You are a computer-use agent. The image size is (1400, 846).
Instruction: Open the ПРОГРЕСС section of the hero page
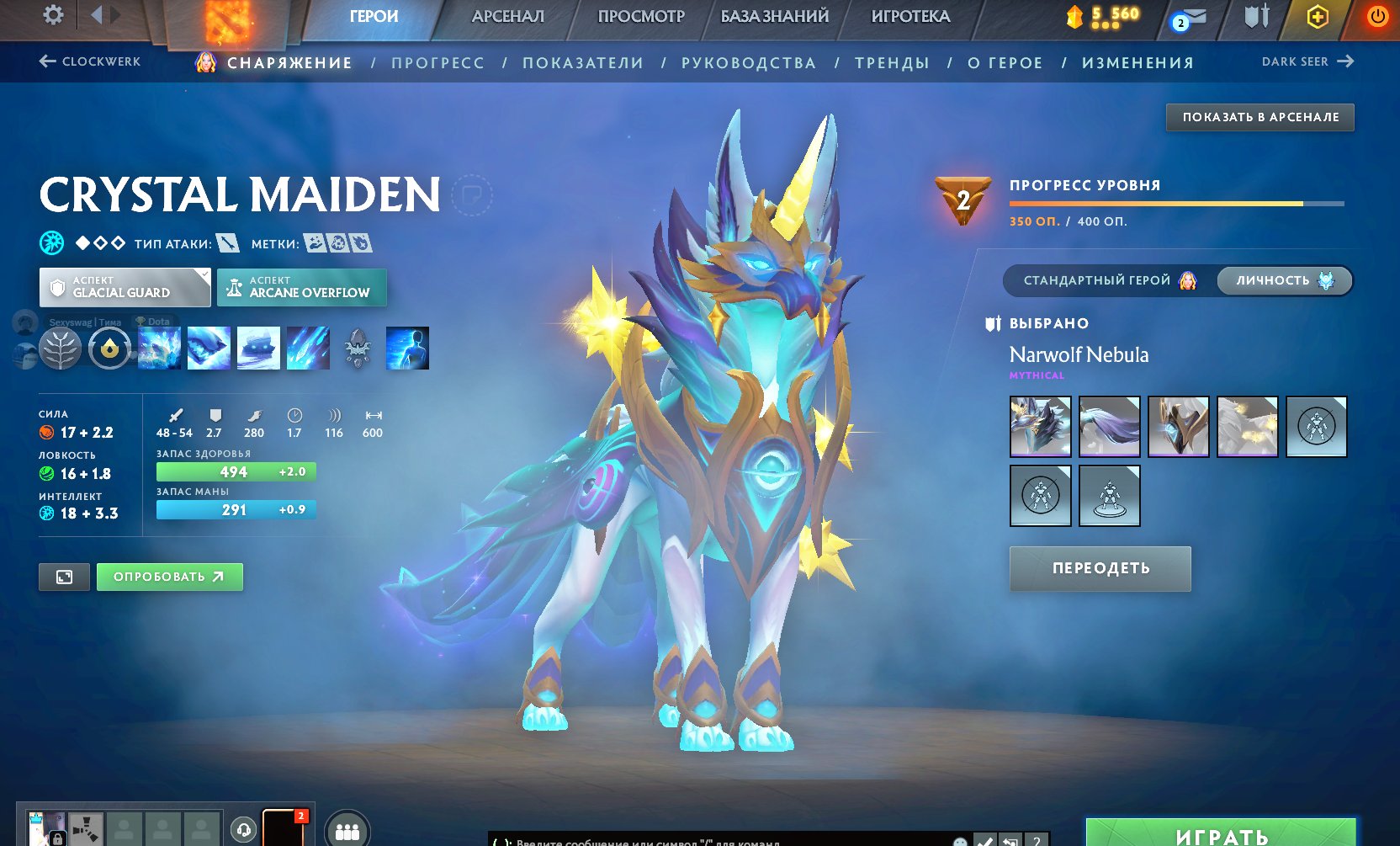438,62
